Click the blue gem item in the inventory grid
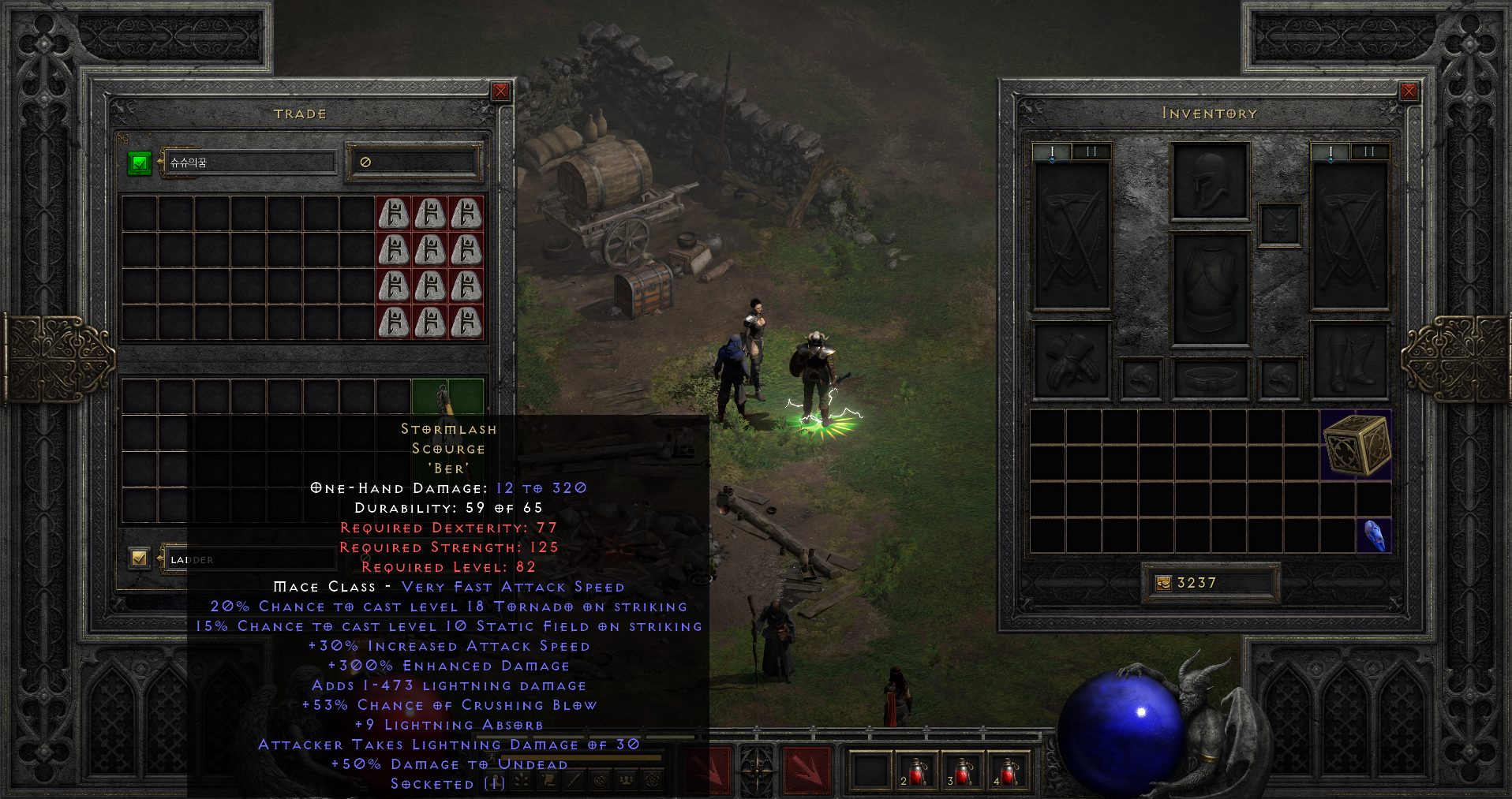 pos(1373,536)
